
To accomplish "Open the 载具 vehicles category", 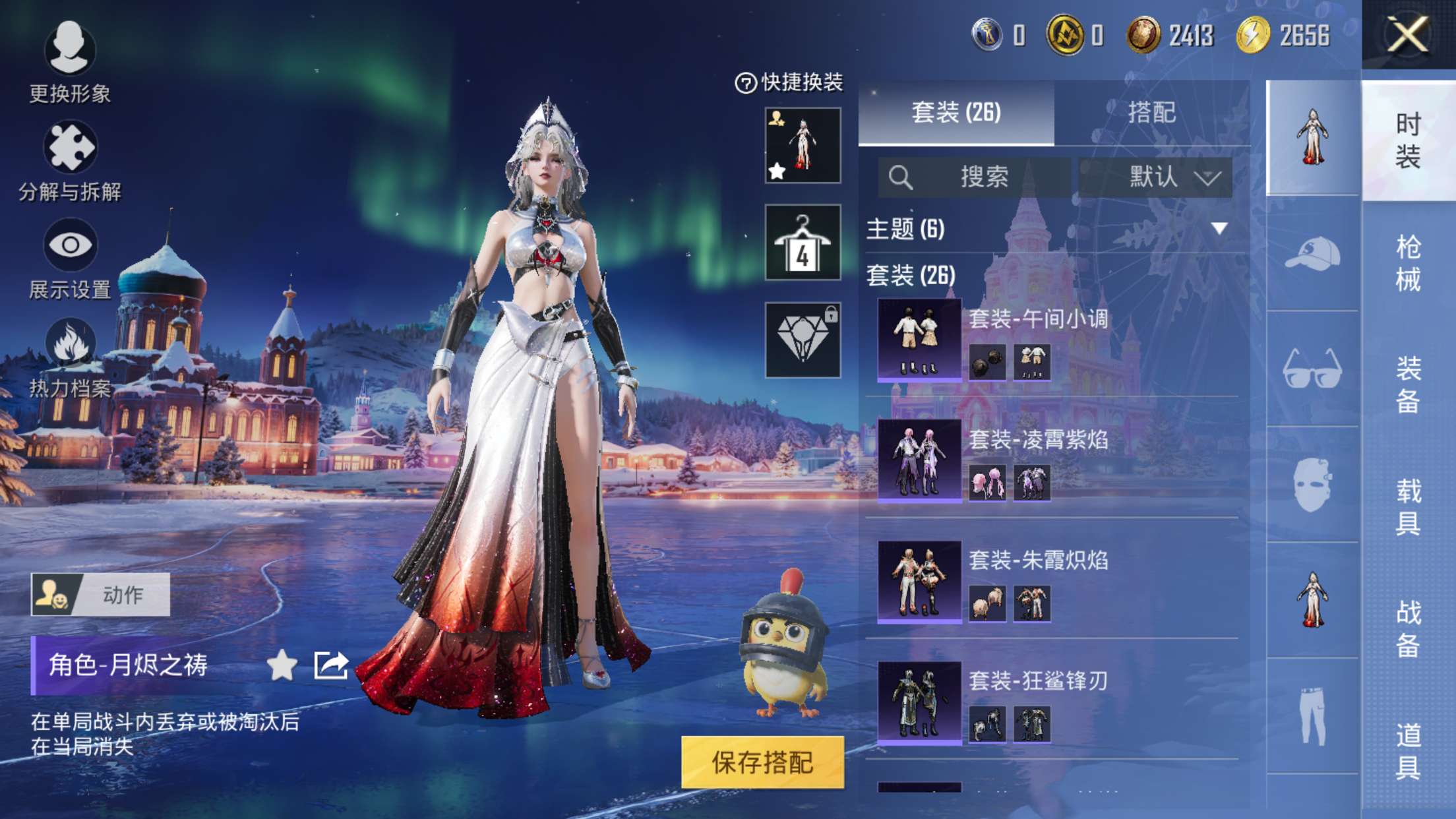I will click(x=1408, y=506).
